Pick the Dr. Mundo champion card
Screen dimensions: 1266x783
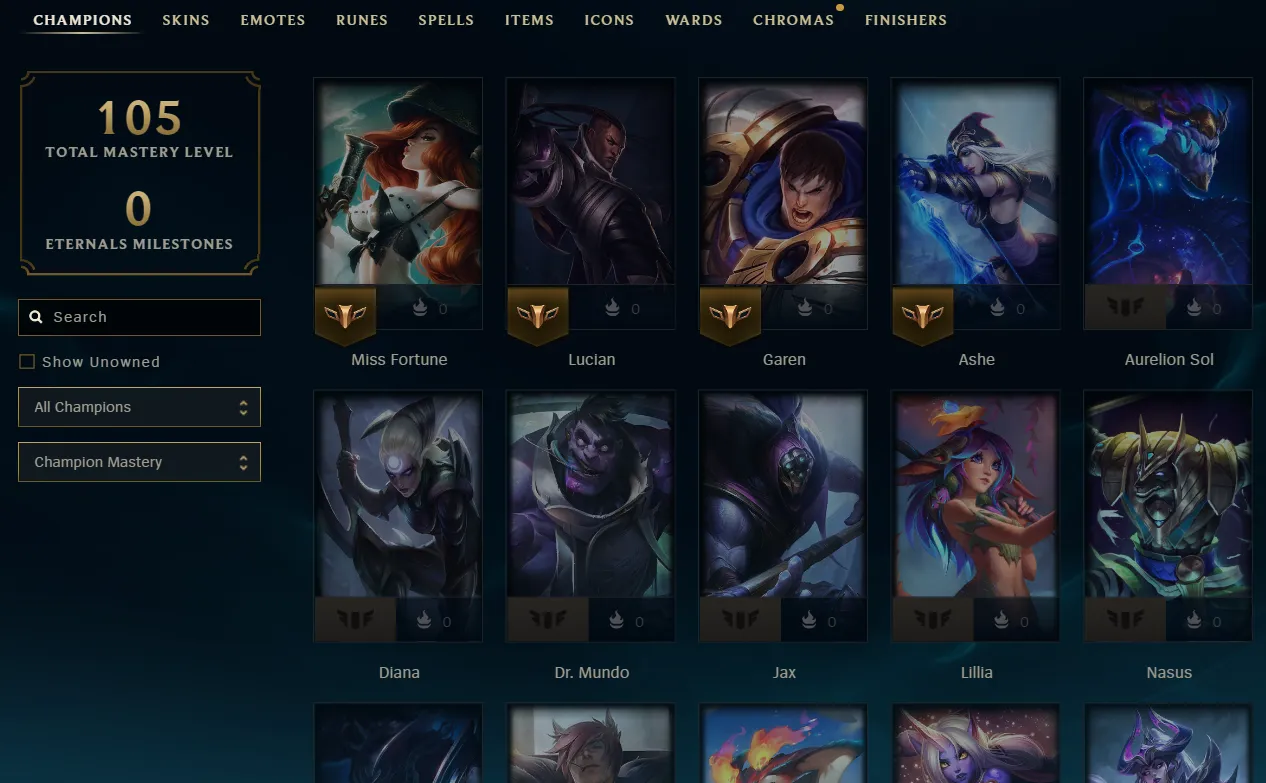[591, 495]
